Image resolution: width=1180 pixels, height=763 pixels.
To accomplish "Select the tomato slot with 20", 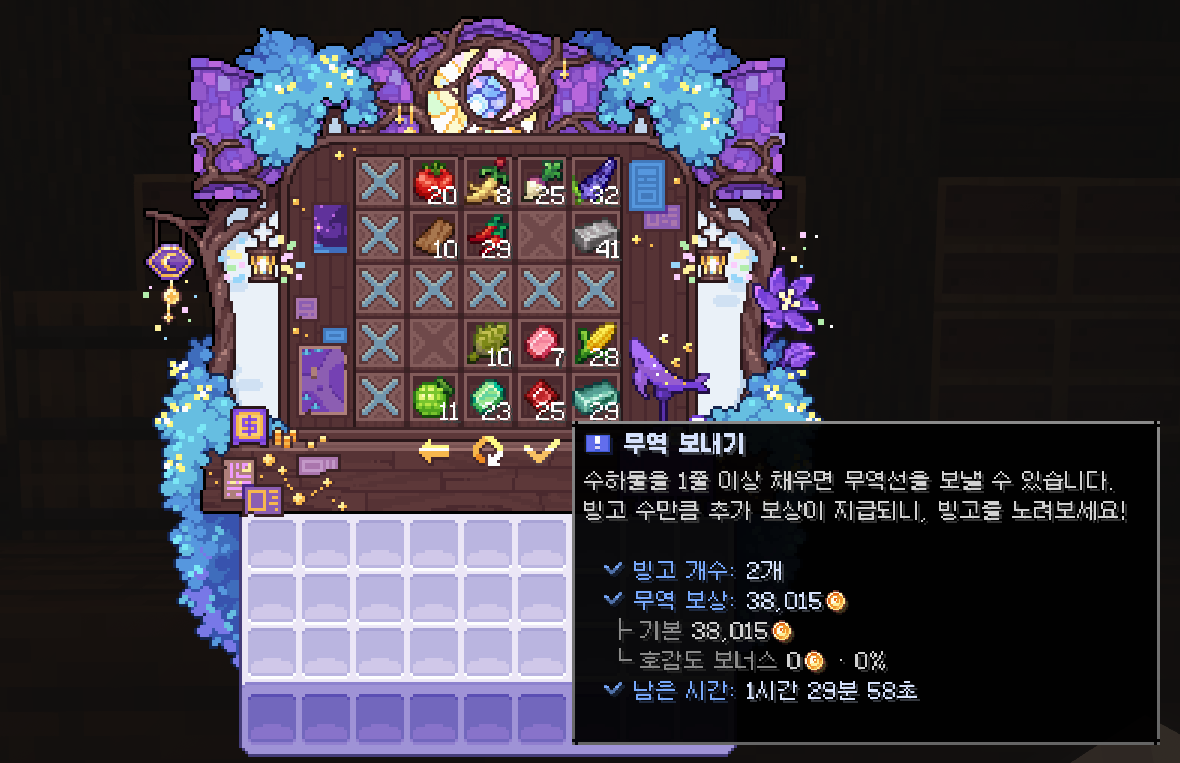I will (434, 182).
